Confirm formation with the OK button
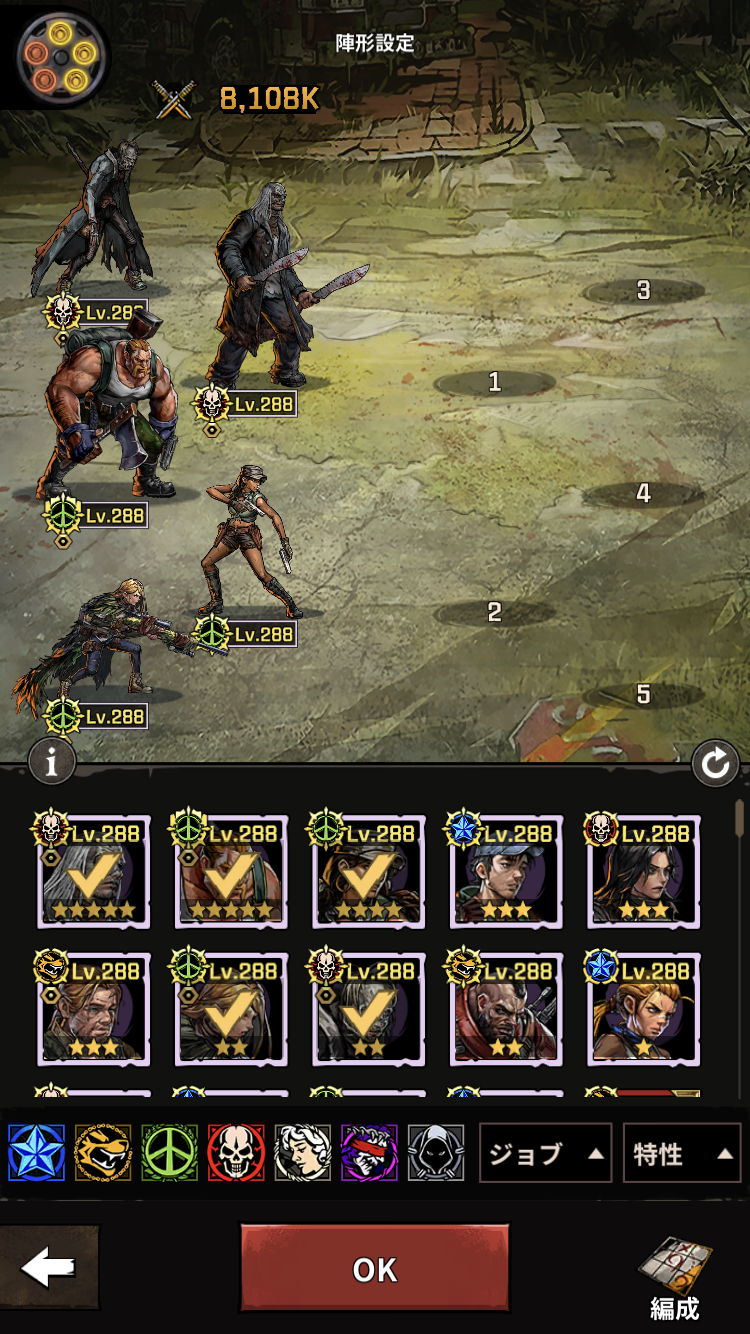The height and width of the screenshot is (1334, 750). [x=375, y=1269]
